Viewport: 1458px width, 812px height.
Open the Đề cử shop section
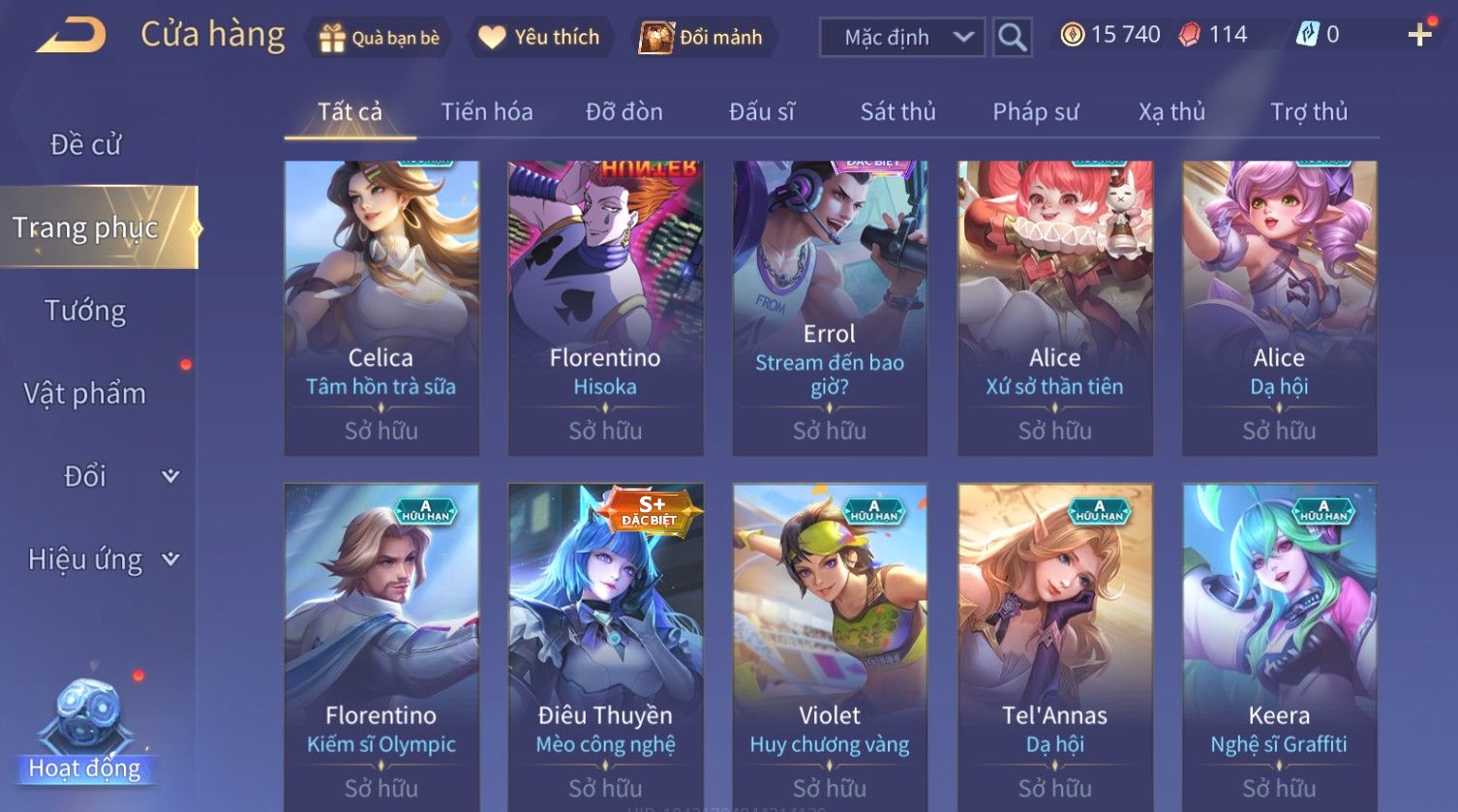[85, 144]
